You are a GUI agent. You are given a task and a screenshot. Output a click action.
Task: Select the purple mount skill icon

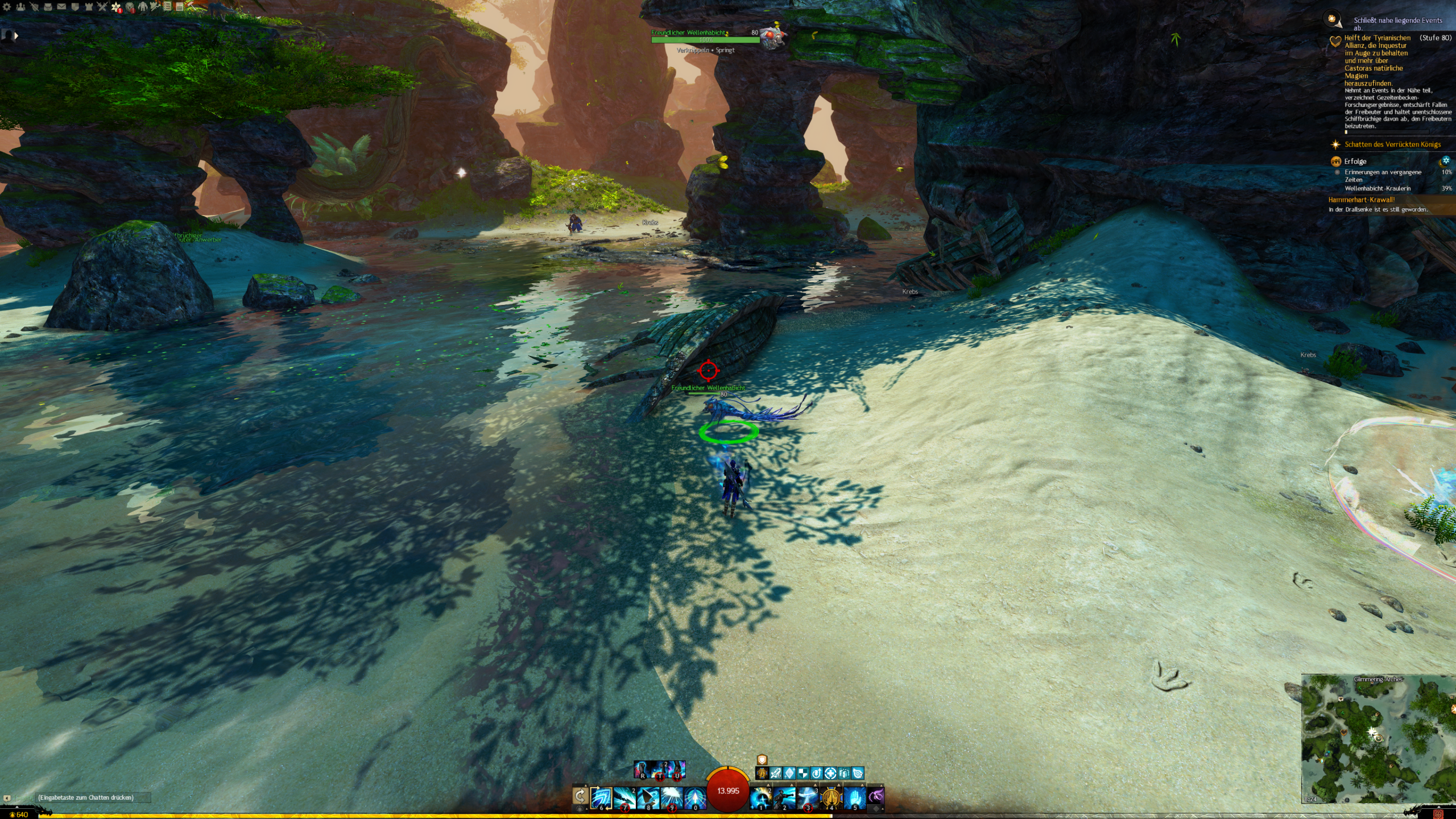pos(876,796)
